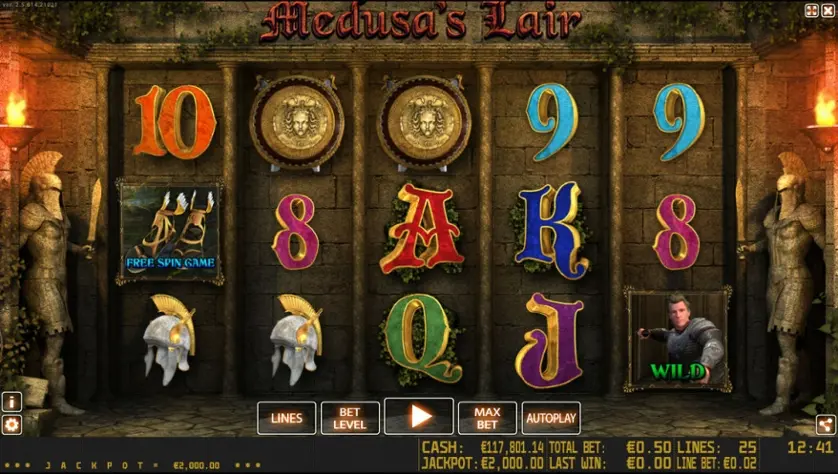Screen dimensions: 838x474
Task: Start Autoplay spins
Action: point(551,418)
